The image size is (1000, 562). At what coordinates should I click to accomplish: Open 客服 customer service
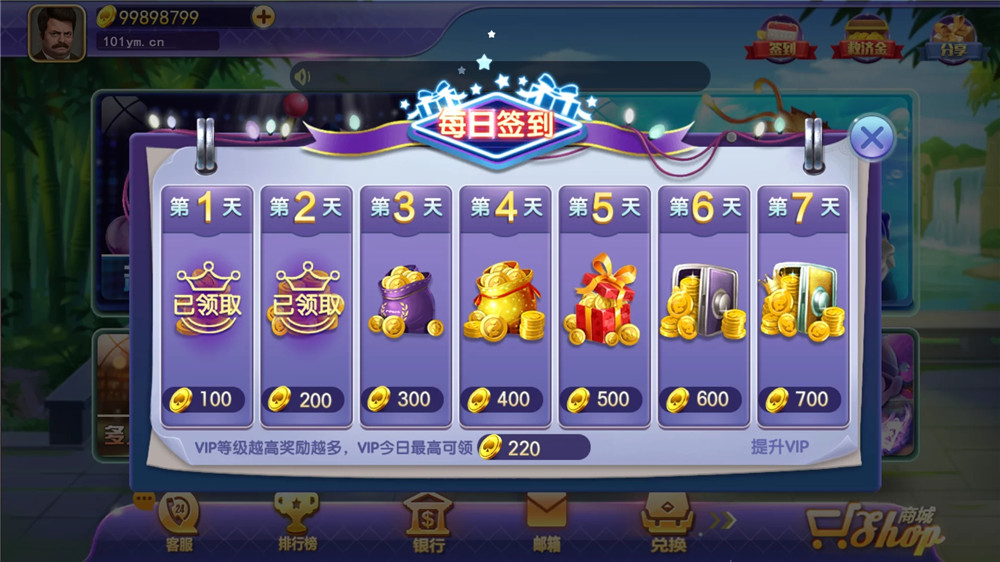pyautogui.click(x=179, y=524)
